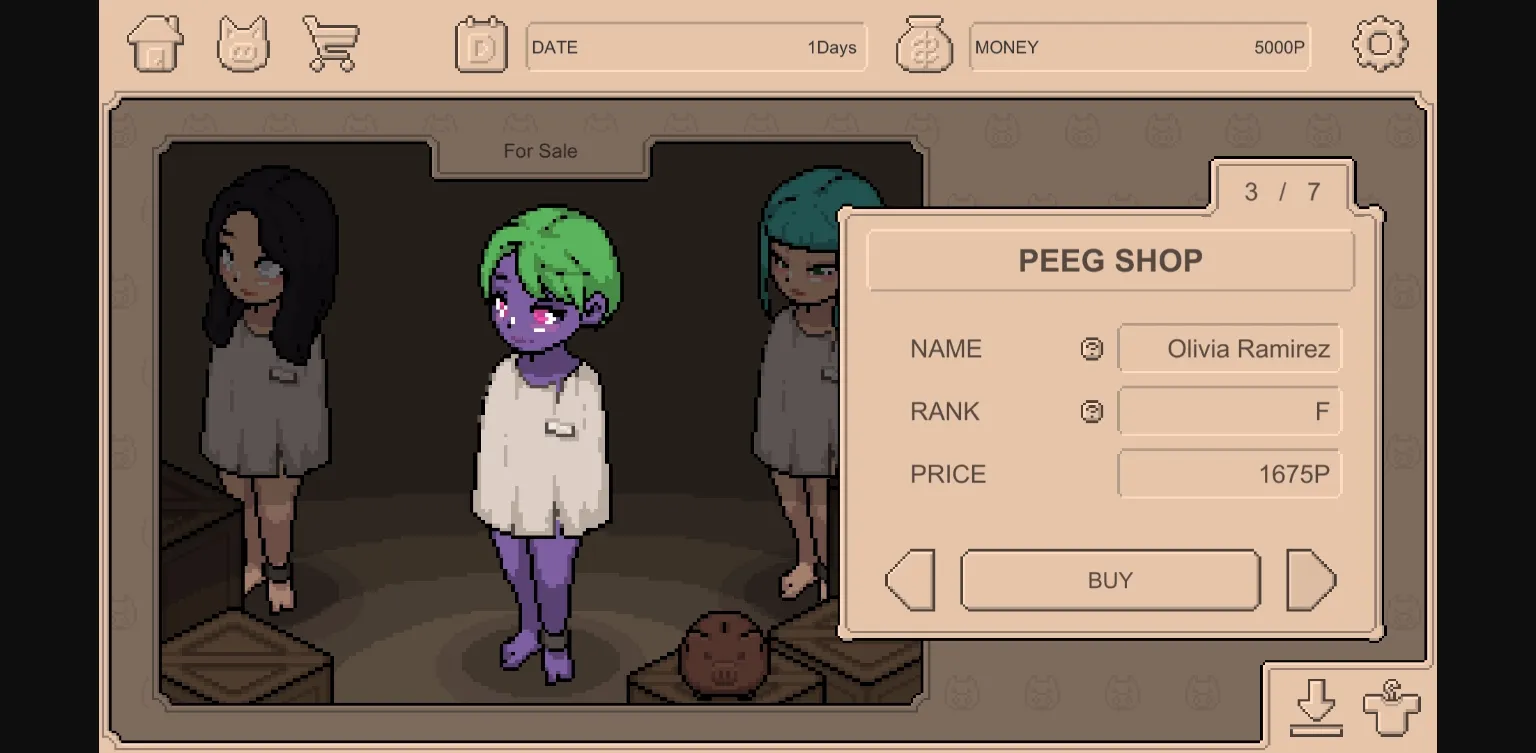The image size is (1536, 753).
Task: Click the help icon next to RANK
Action: [x=1091, y=411]
